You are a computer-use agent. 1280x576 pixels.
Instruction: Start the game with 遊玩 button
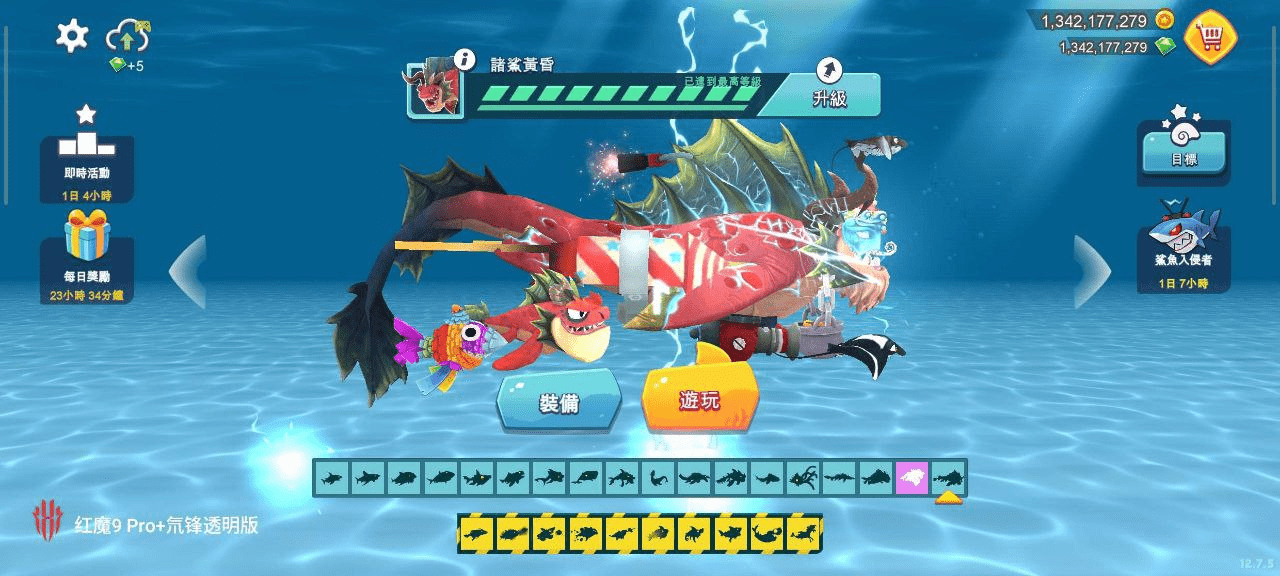[x=700, y=400]
